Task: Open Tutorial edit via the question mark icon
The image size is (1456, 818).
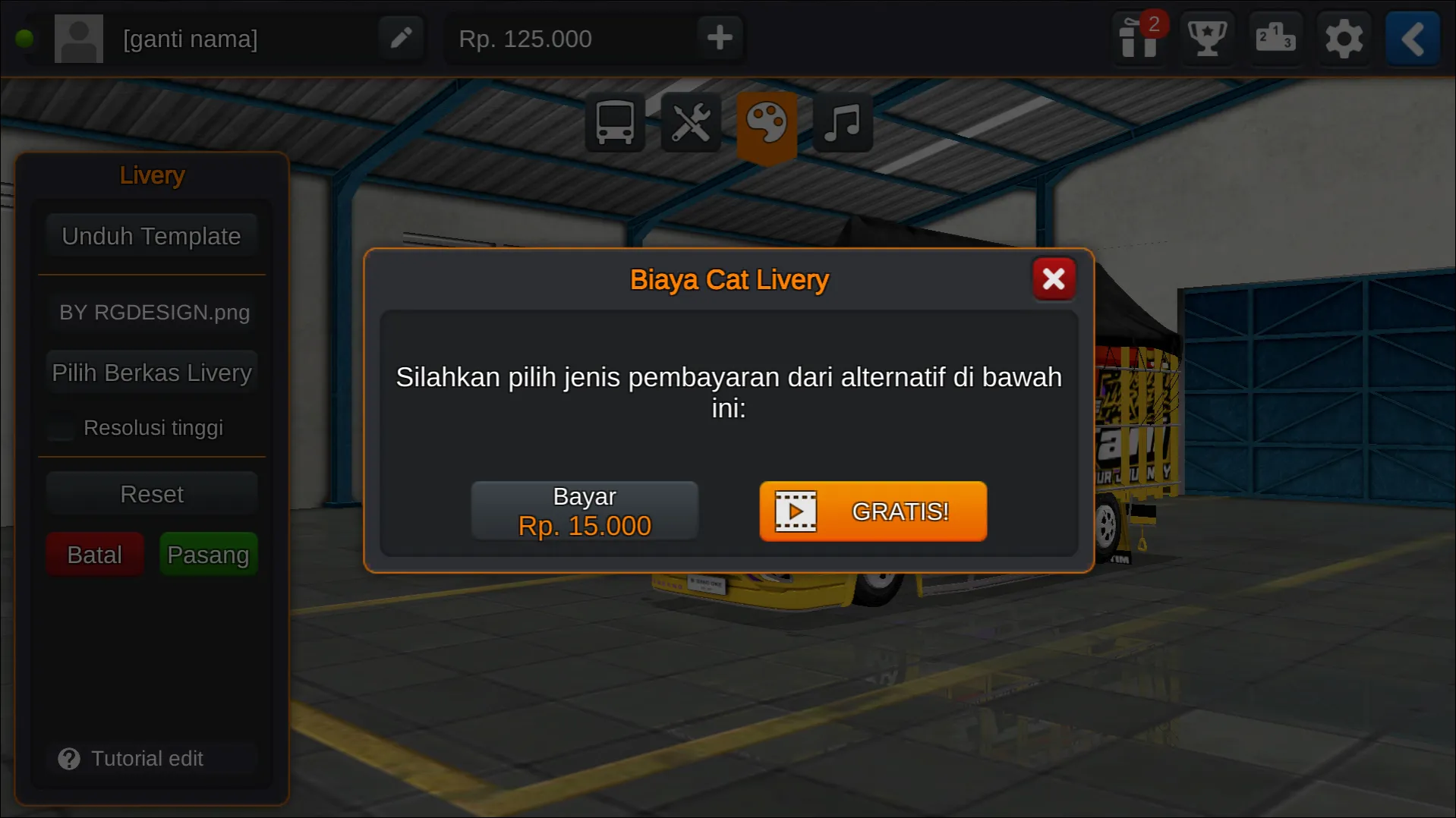Action: click(69, 758)
